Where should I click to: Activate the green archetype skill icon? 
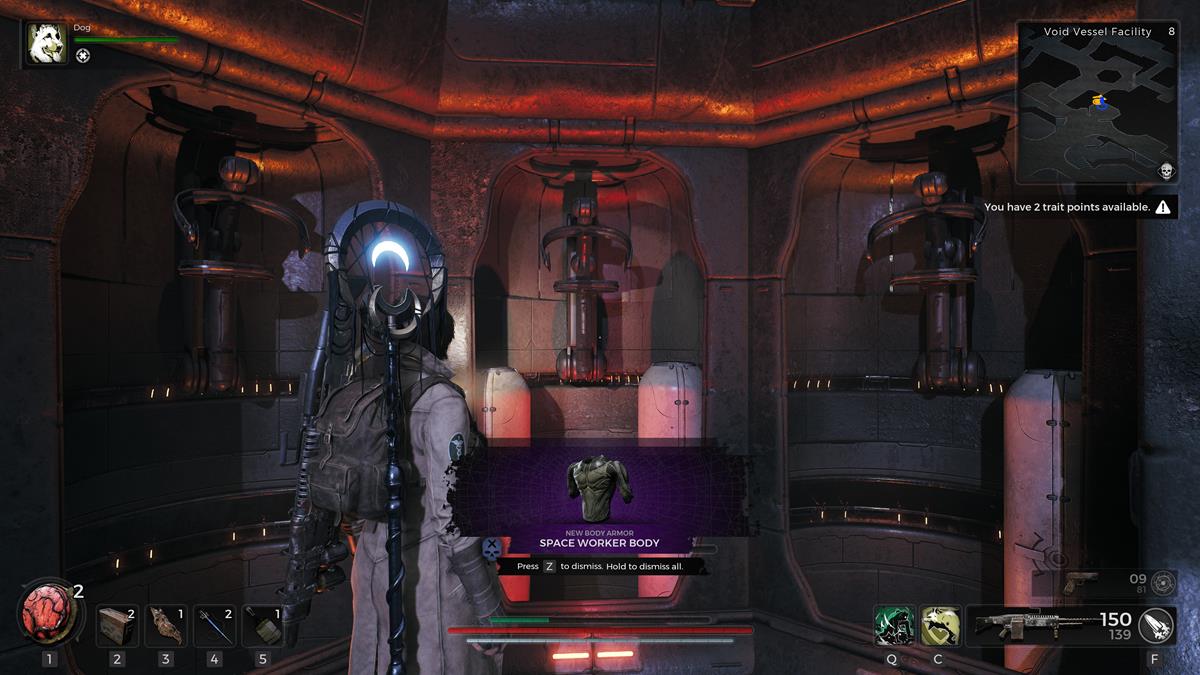[x=893, y=625]
